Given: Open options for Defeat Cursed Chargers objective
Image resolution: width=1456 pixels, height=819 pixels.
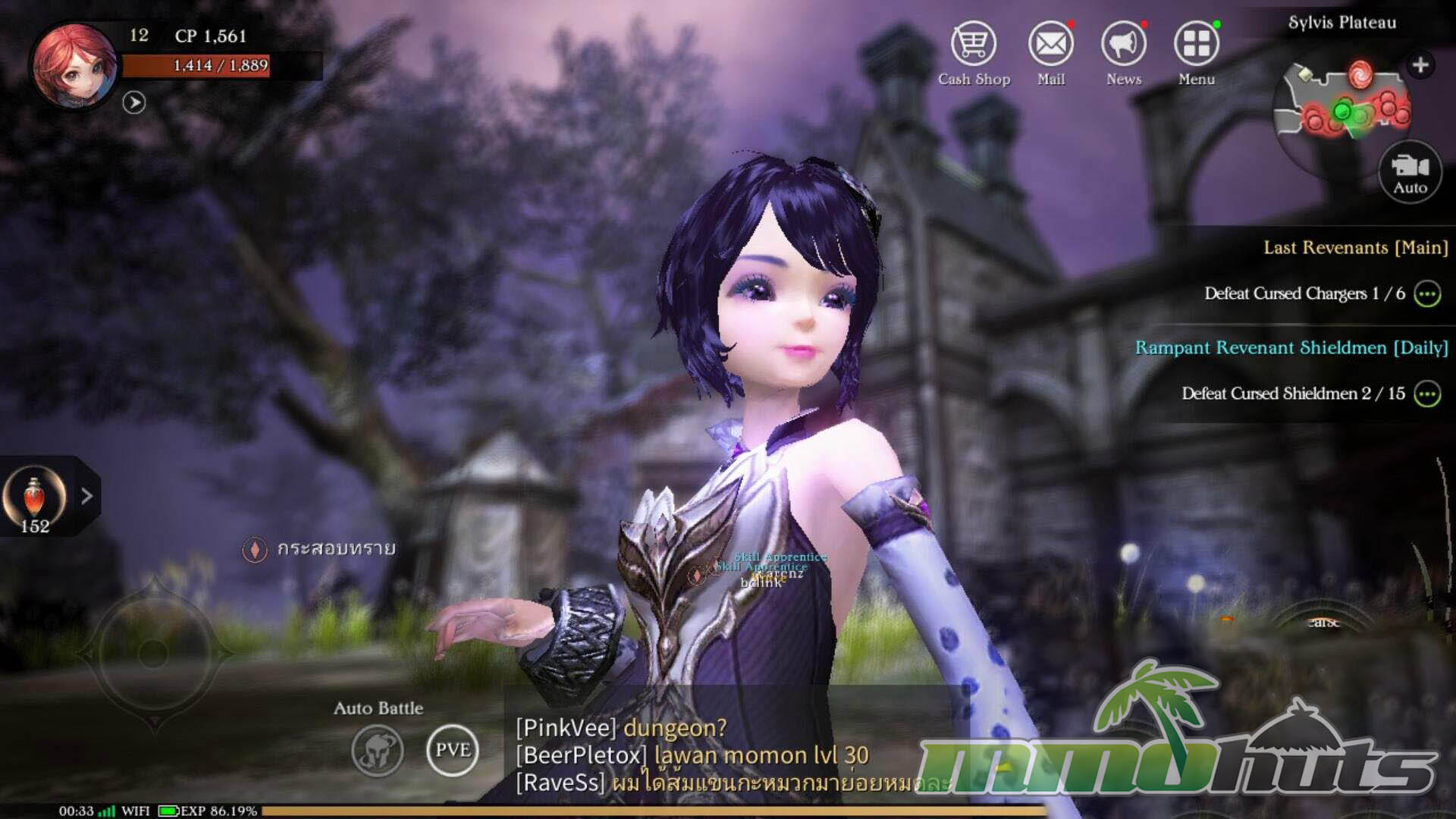Looking at the screenshot, I should click(x=1427, y=294).
